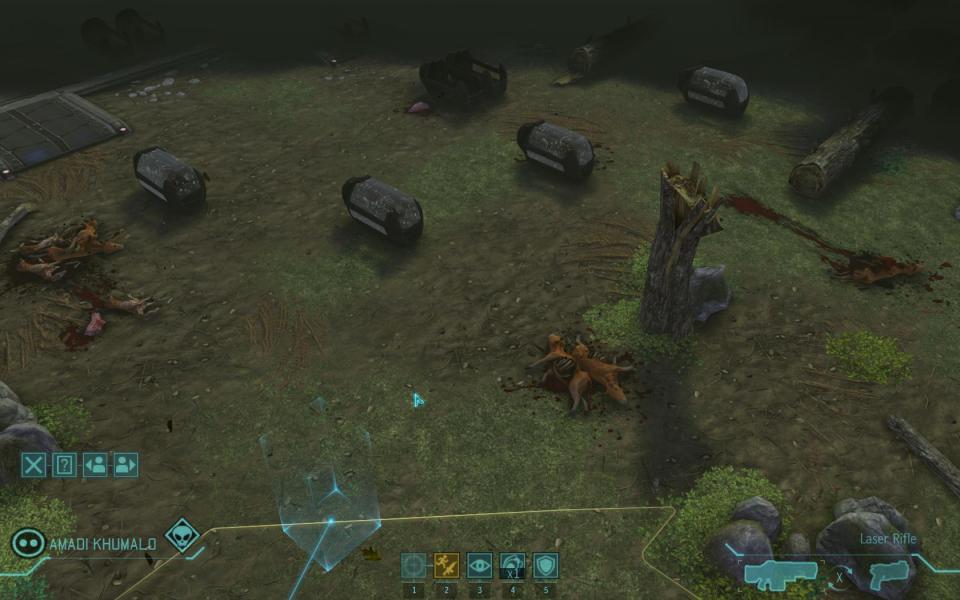Select Amadi Khumalo's rank portrait icon
This screenshot has height=600, width=960.
click(28, 543)
